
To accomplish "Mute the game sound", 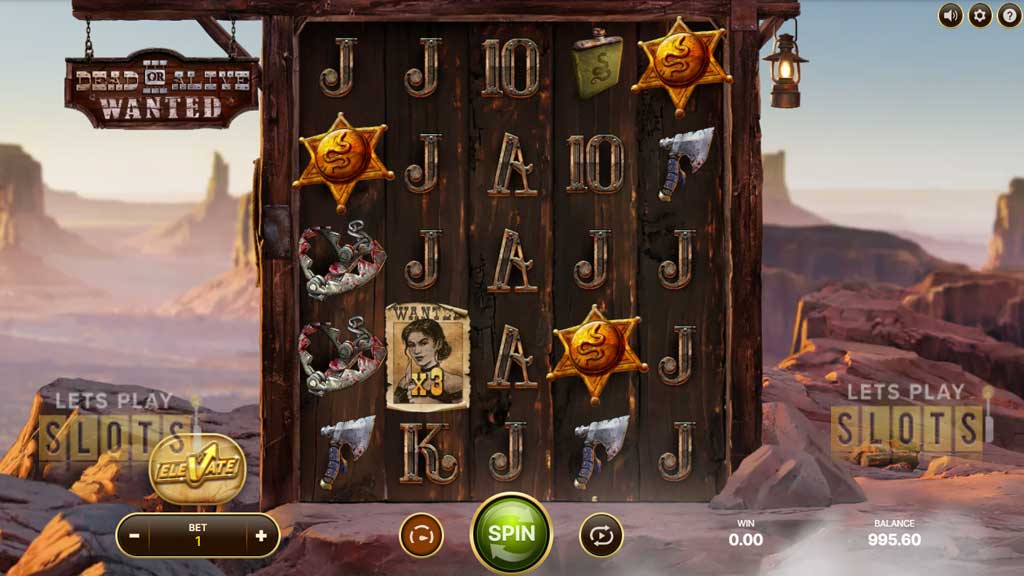I will click(x=950, y=15).
